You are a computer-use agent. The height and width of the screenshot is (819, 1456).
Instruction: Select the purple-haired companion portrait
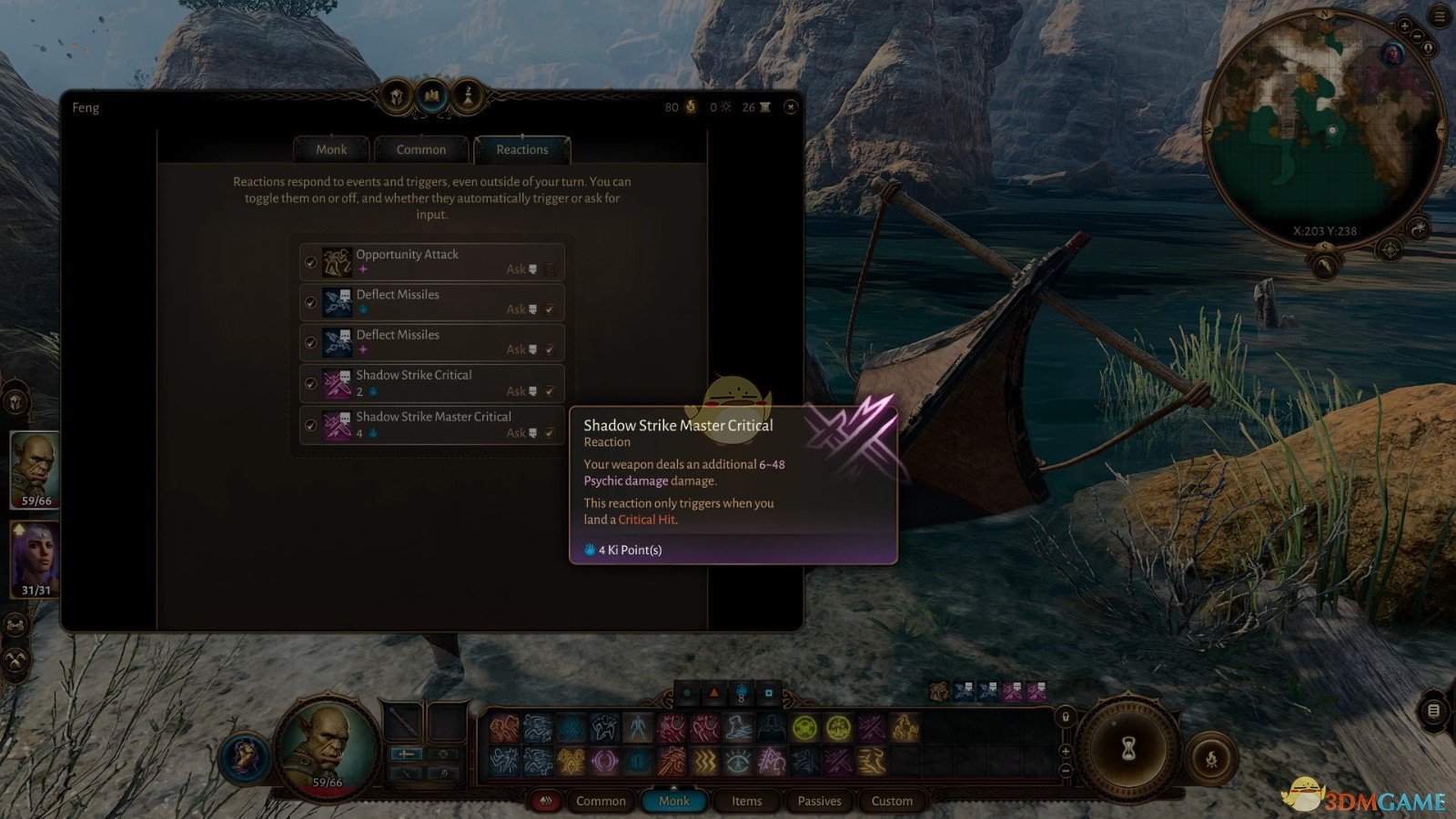point(35,558)
